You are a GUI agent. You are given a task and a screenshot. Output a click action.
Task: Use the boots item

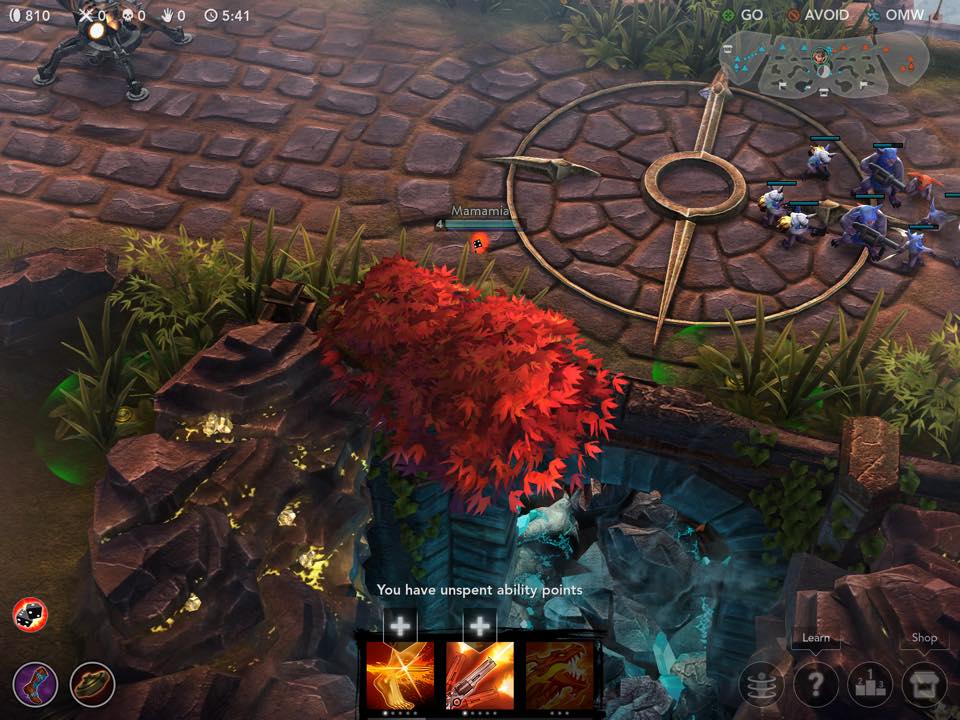[34, 685]
